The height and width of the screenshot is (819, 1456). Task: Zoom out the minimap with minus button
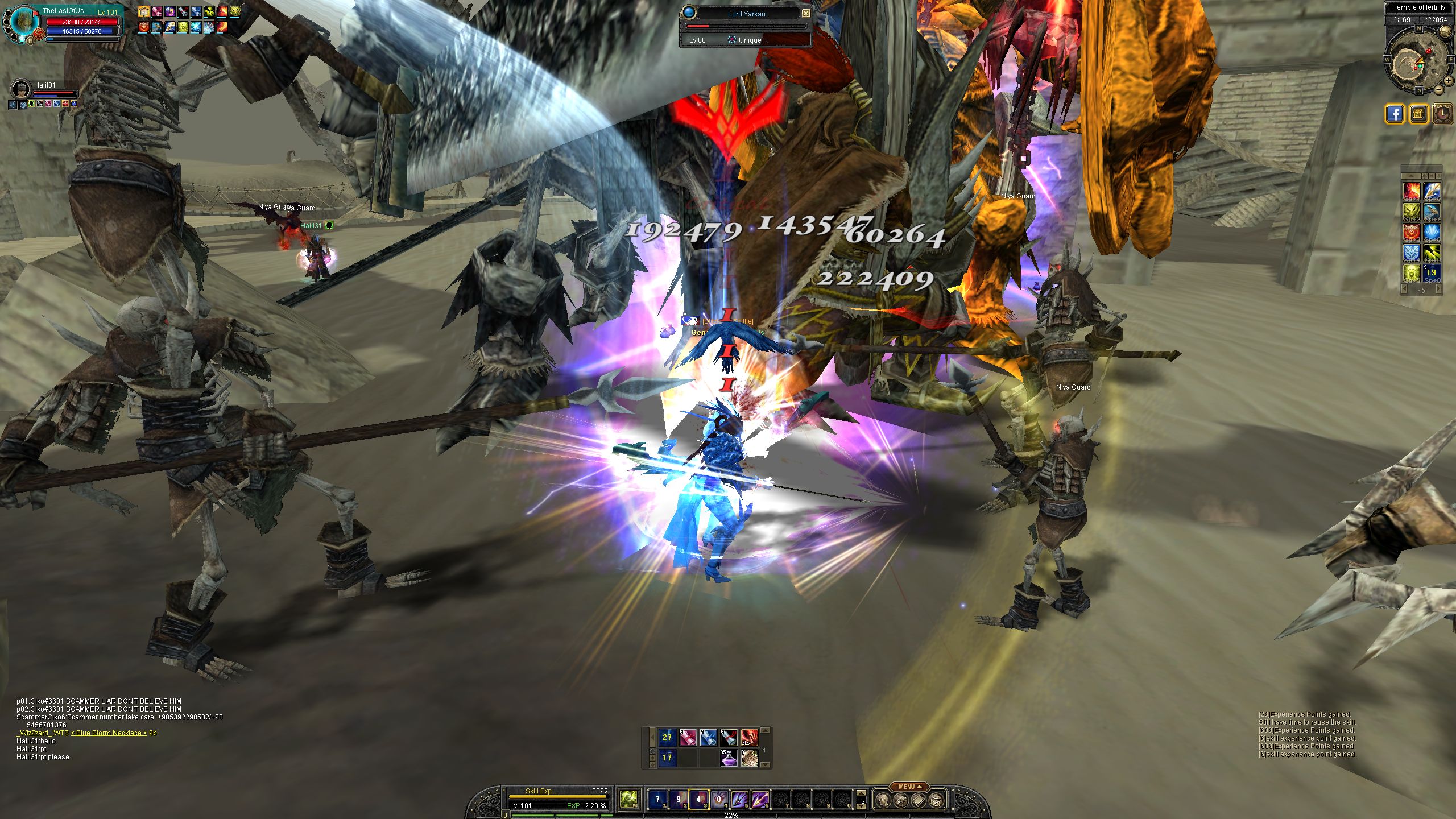click(1438, 89)
